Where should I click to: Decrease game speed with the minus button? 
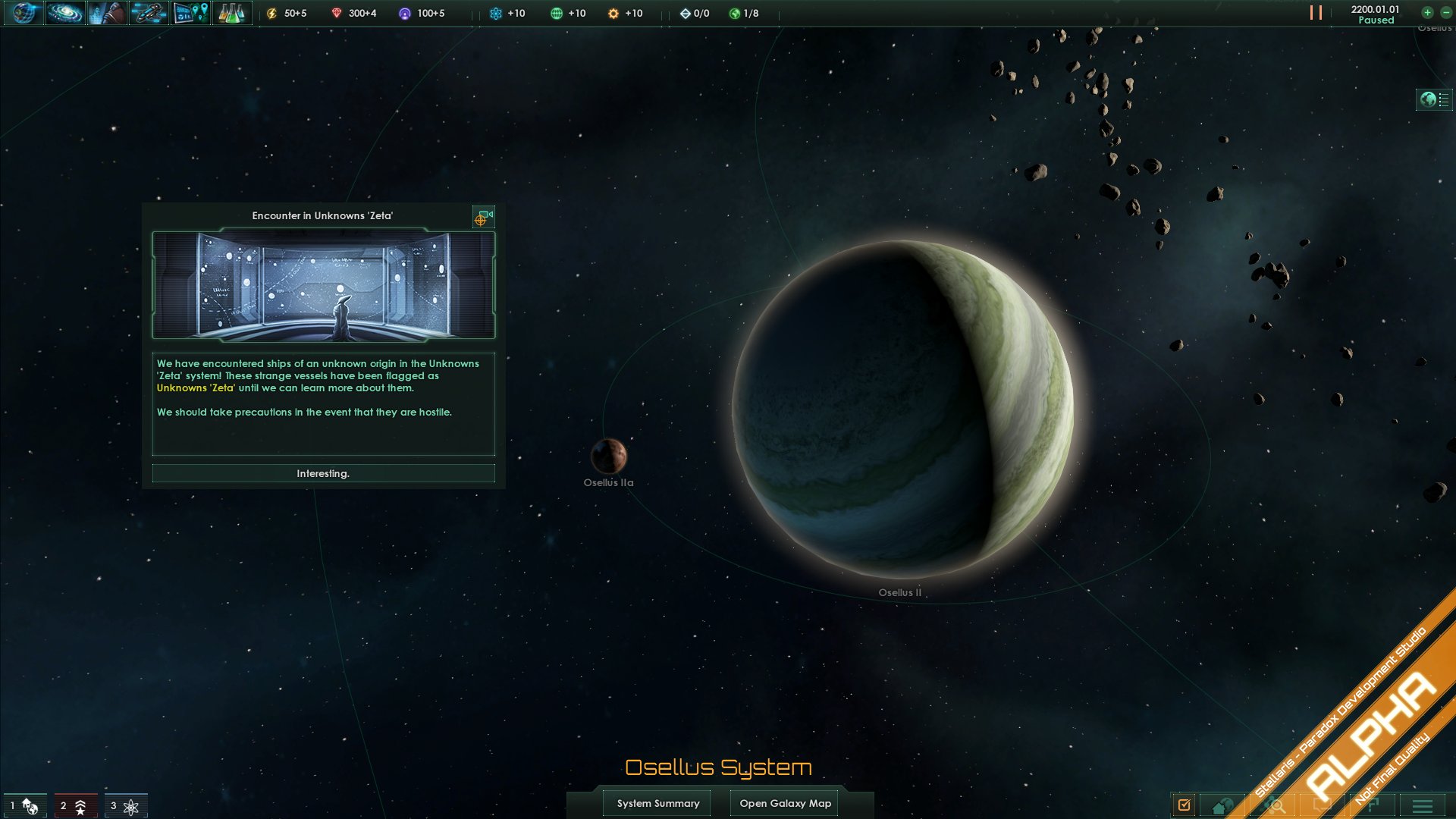1446,12
